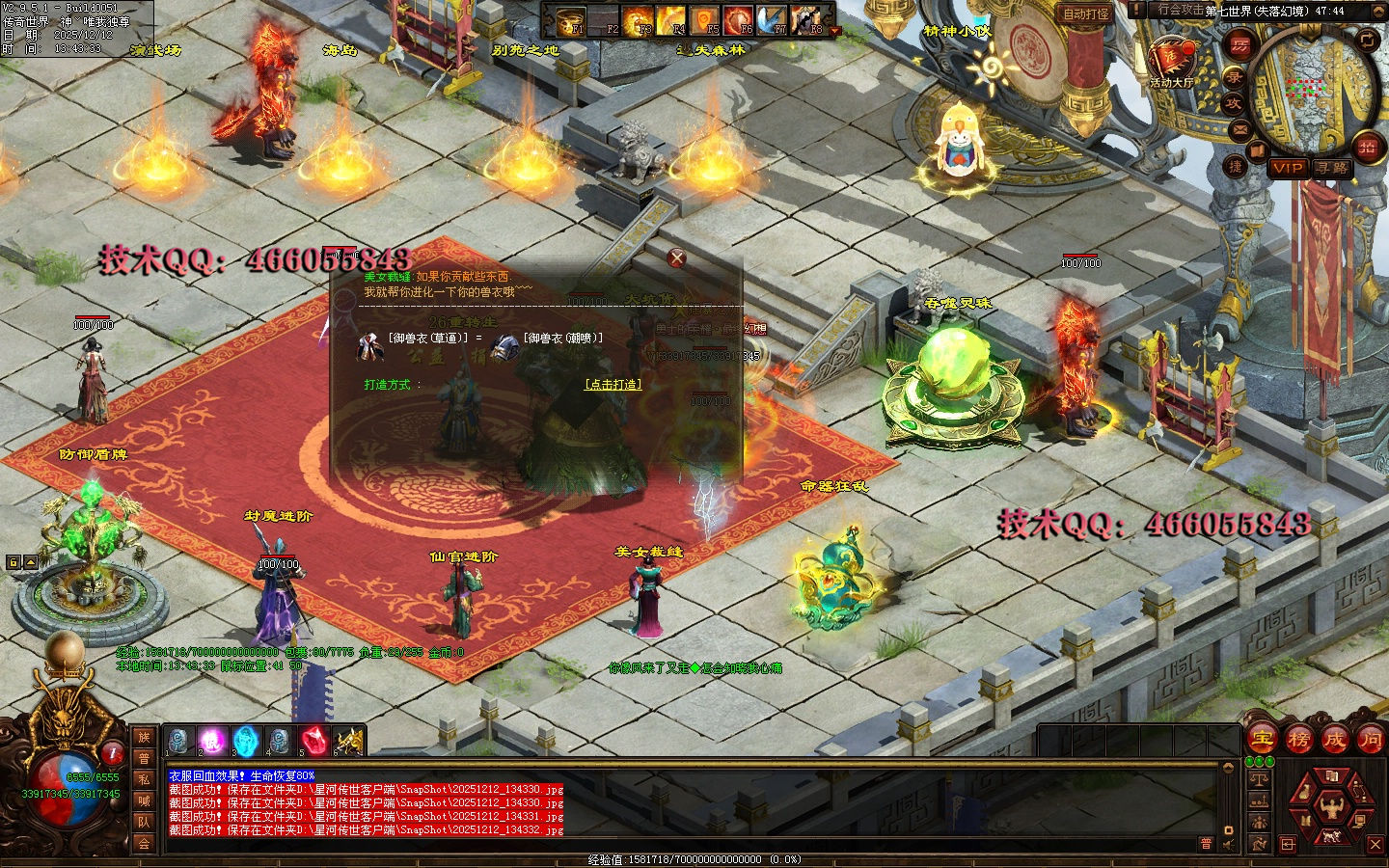Close the NPC forging dialog
The height and width of the screenshot is (868, 1389).
tap(677, 258)
